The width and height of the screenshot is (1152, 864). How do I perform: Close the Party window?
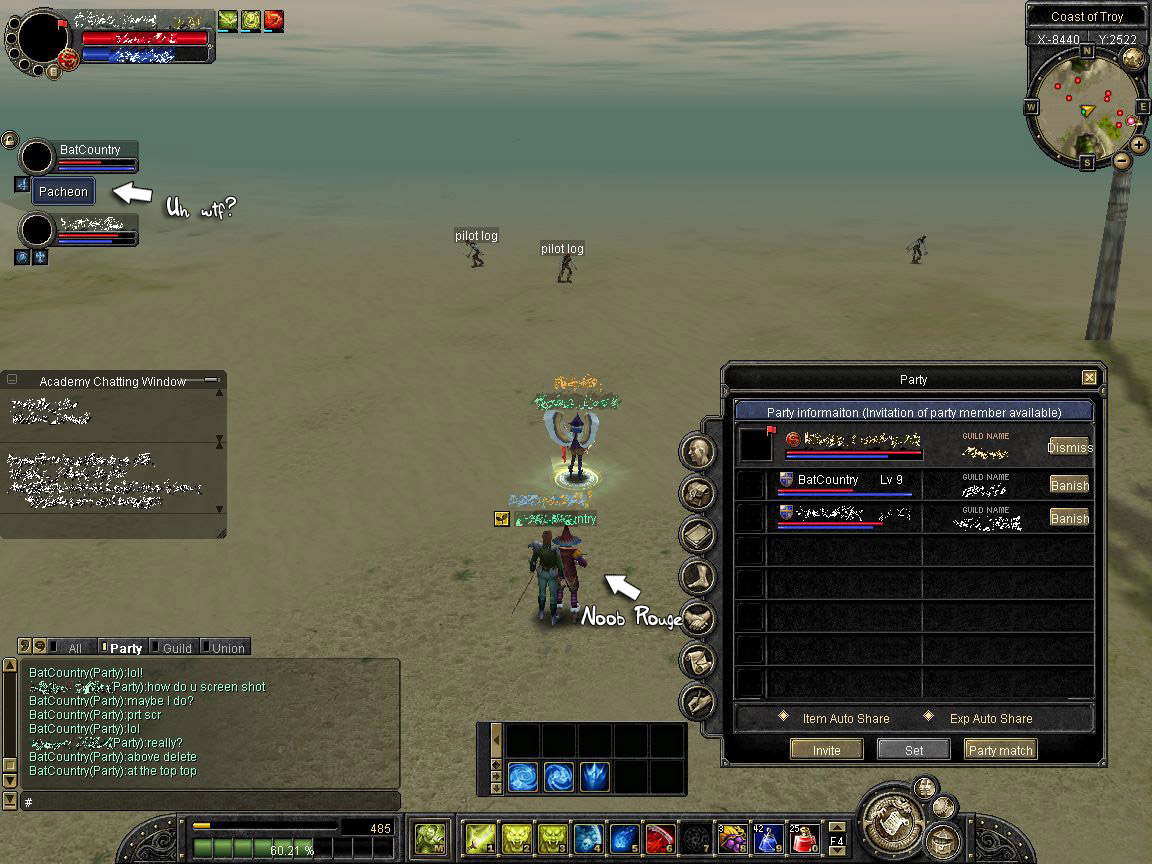[x=1089, y=378]
